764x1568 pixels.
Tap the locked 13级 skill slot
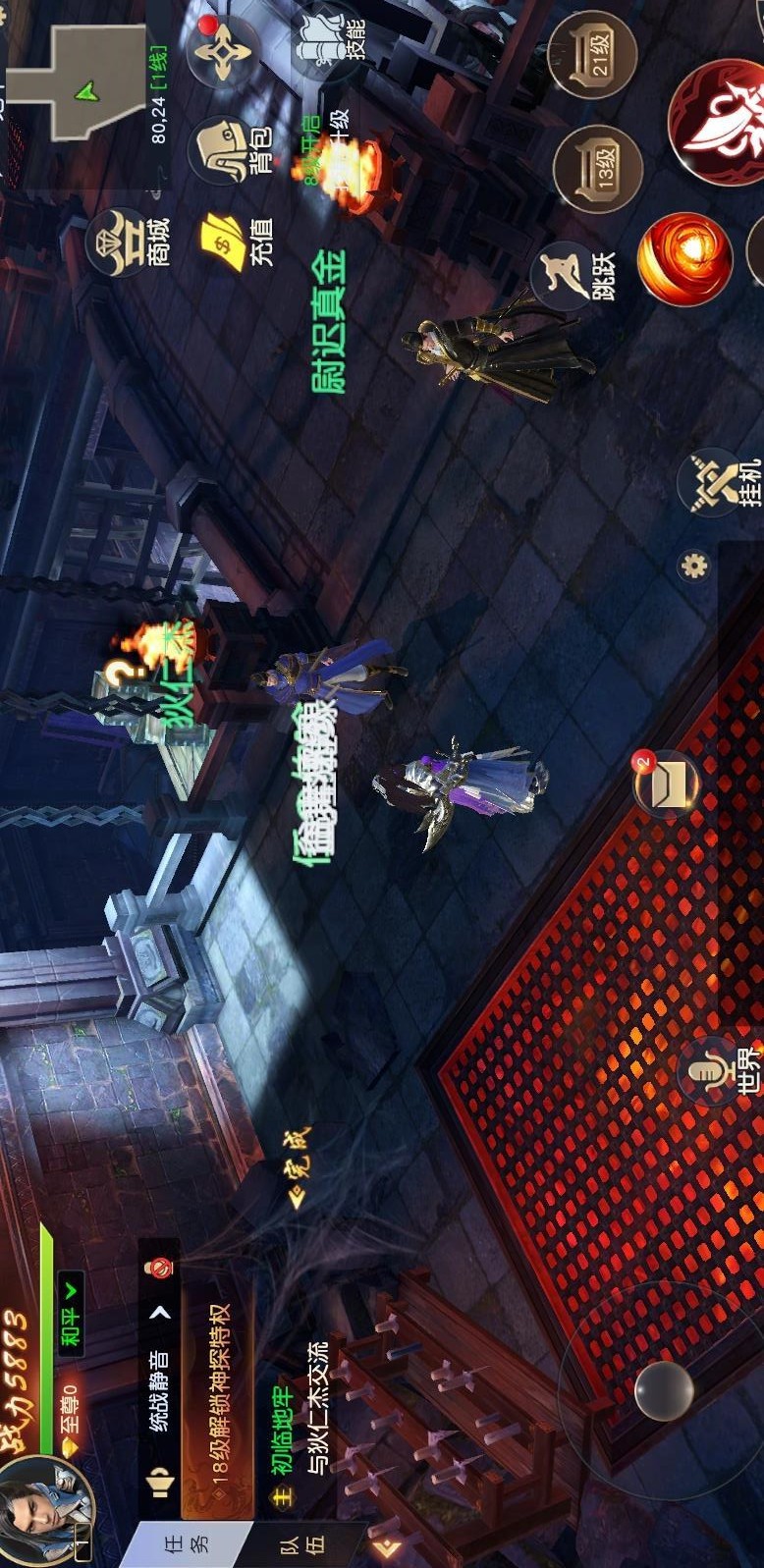pos(597,169)
